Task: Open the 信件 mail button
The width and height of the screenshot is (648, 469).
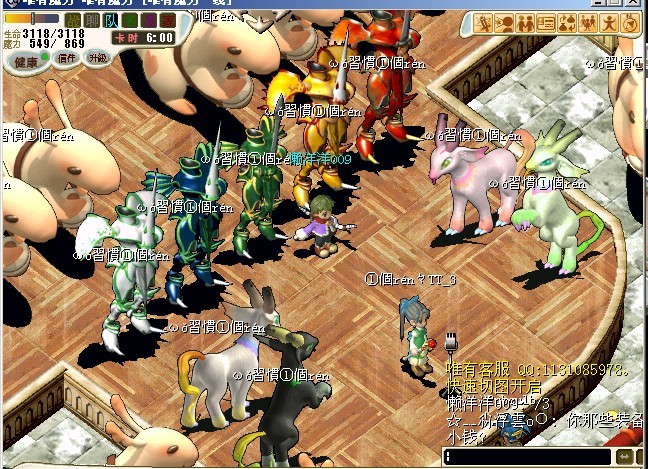Action: pyautogui.click(x=68, y=59)
